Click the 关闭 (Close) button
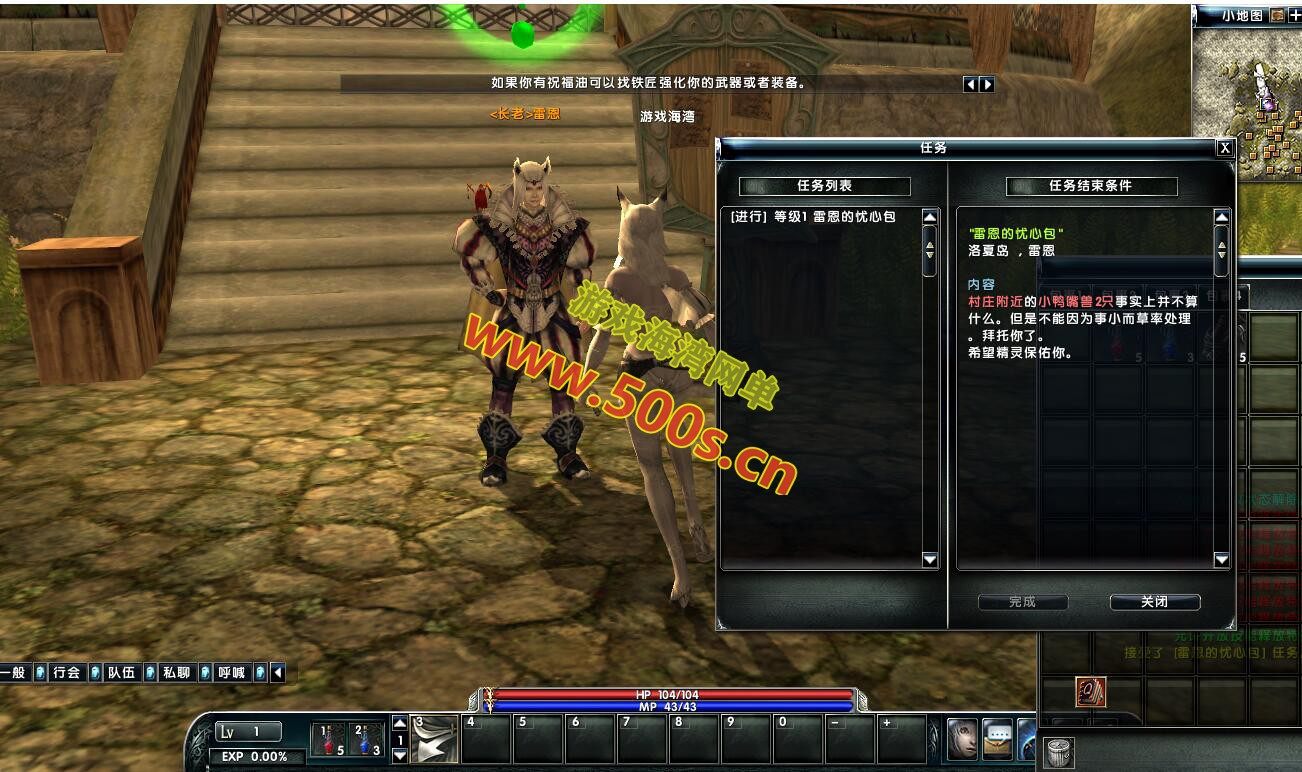Screen dimensions: 1302x772 [x=1155, y=602]
